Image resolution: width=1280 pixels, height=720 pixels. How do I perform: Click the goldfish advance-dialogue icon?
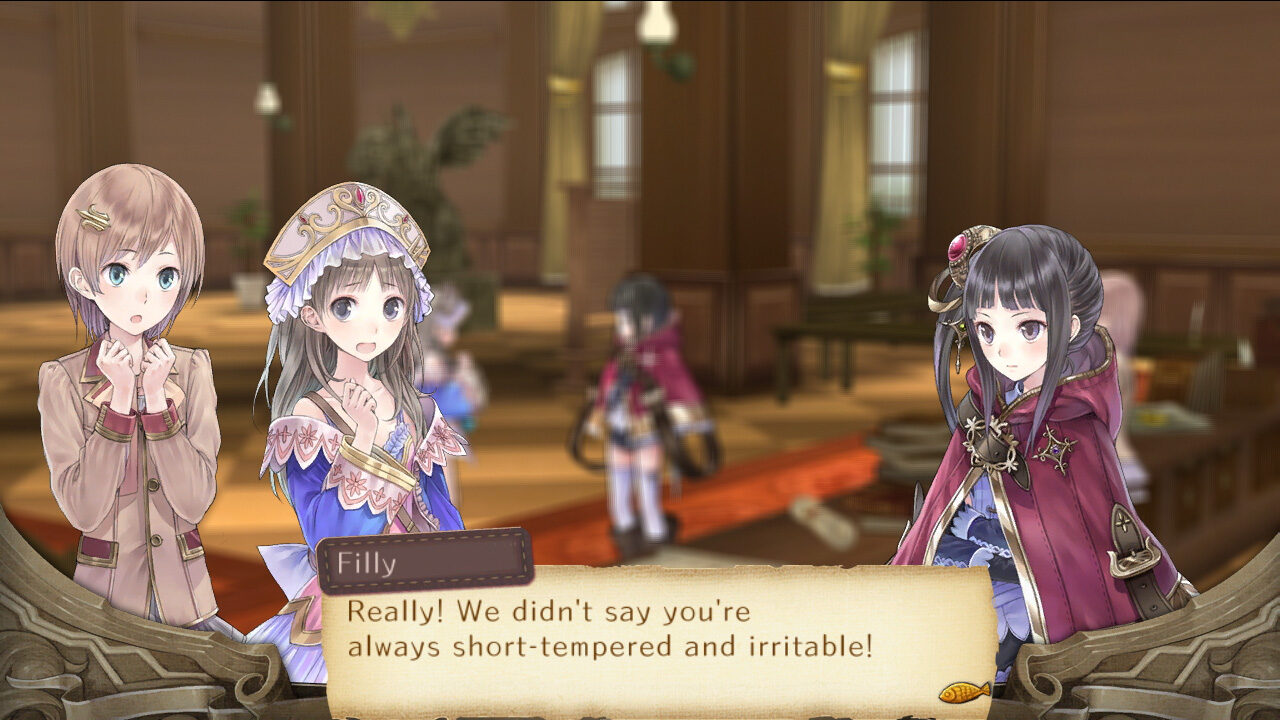964,691
